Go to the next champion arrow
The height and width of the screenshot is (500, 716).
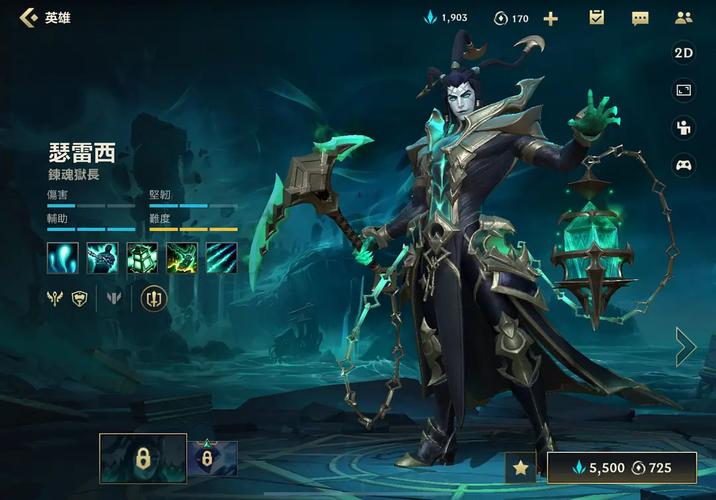tap(686, 346)
